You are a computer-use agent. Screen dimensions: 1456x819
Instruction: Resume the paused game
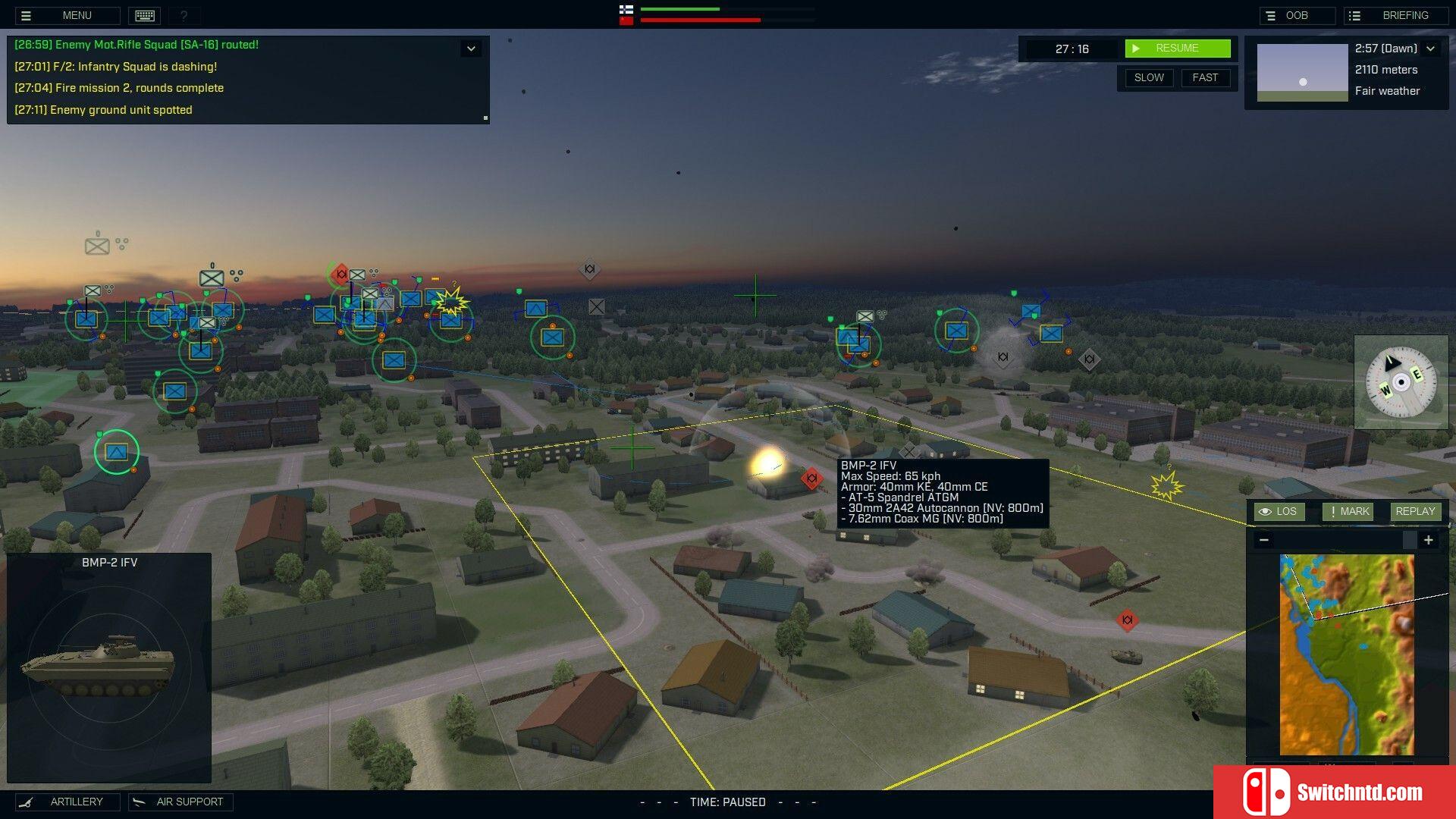point(1177,49)
